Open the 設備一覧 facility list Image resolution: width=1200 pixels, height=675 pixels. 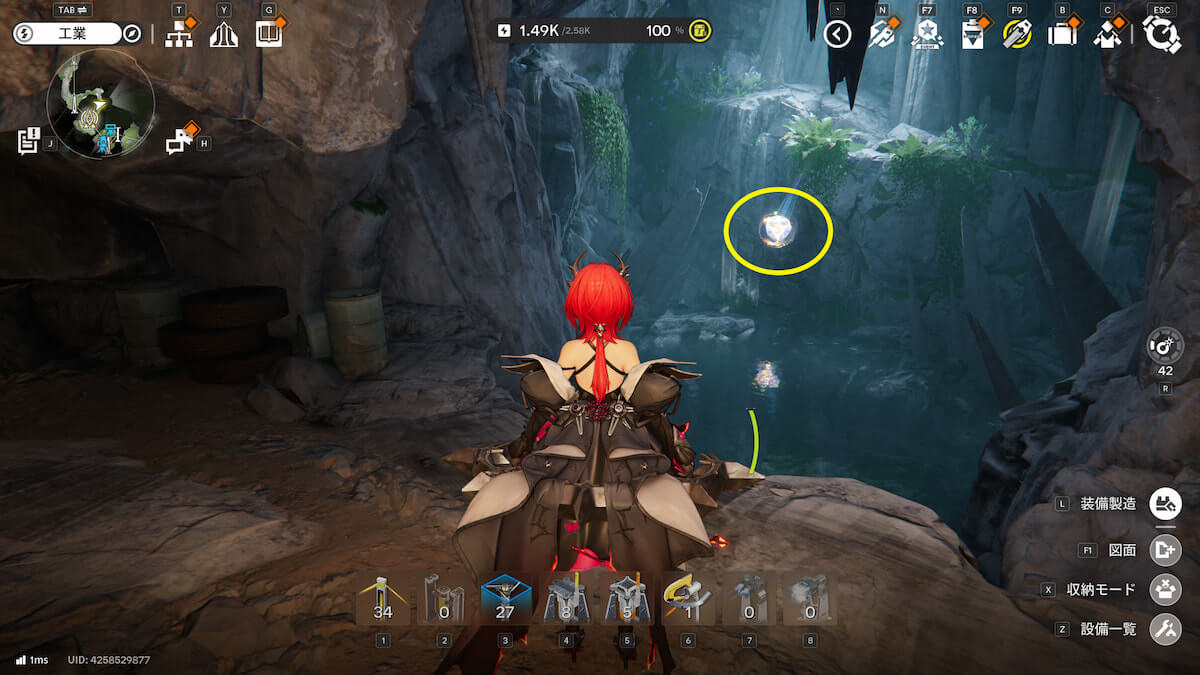[1165, 629]
